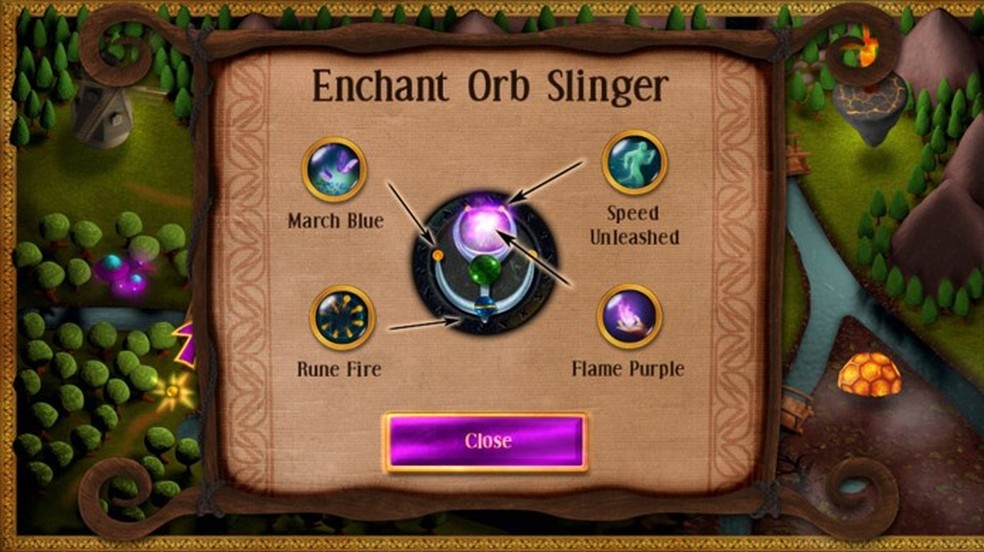Screen dimensions: 984x552
Task: Activate the Flame Purple enchantment icon
Action: (x=629, y=317)
